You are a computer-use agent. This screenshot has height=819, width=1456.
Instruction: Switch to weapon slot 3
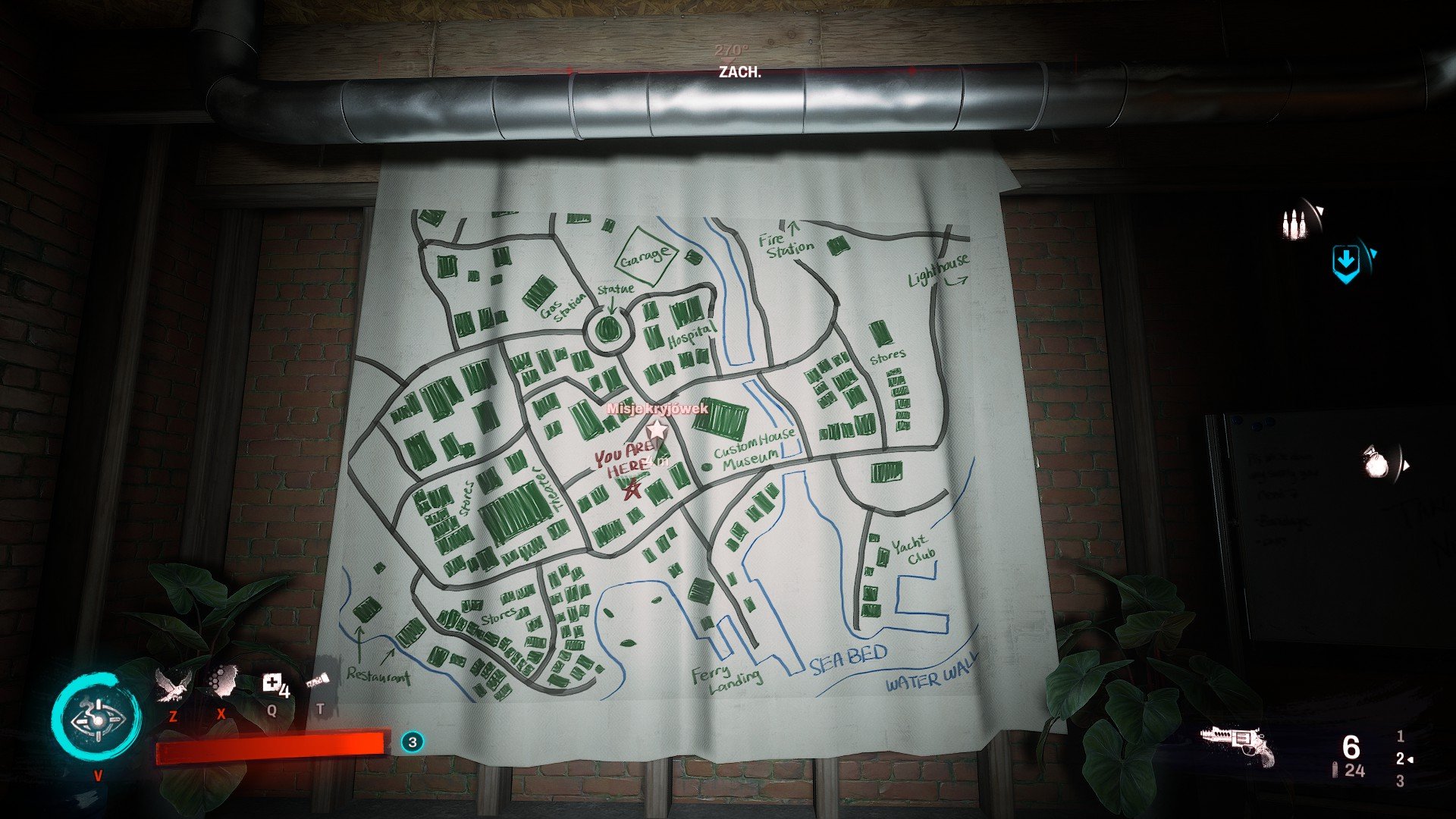(x=1400, y=781)
